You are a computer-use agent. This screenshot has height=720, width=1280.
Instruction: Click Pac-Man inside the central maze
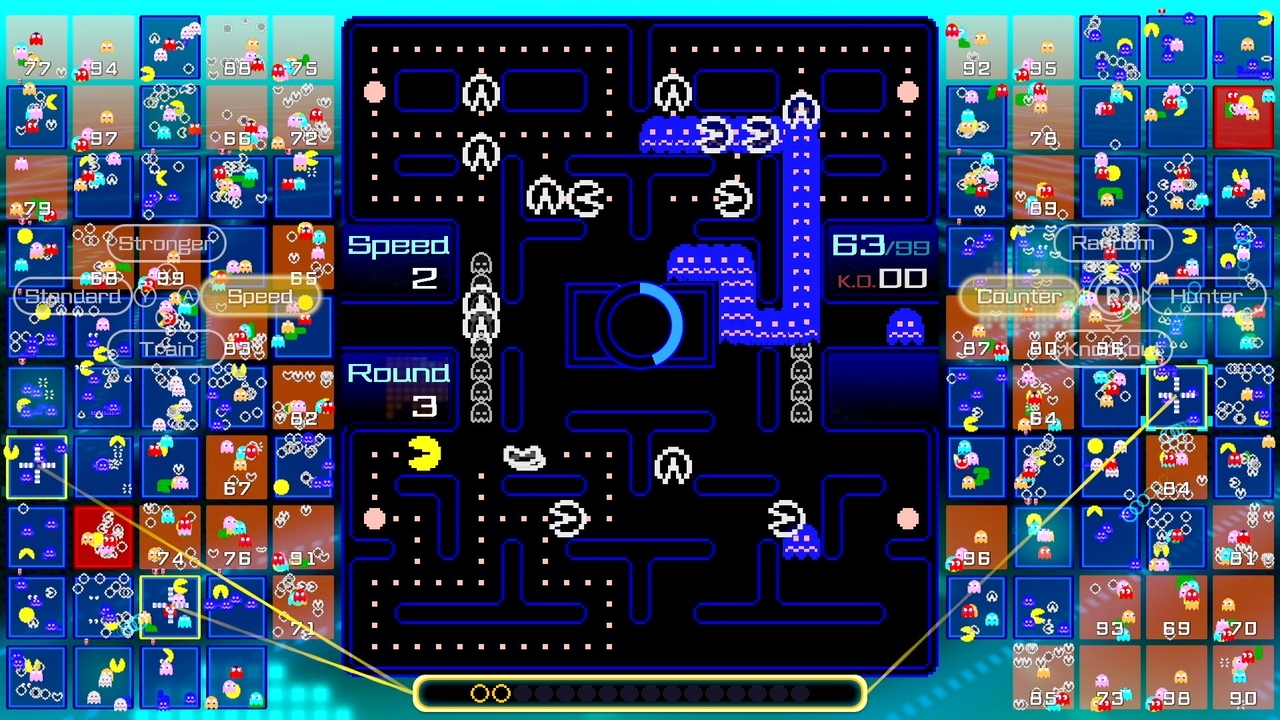424,453
